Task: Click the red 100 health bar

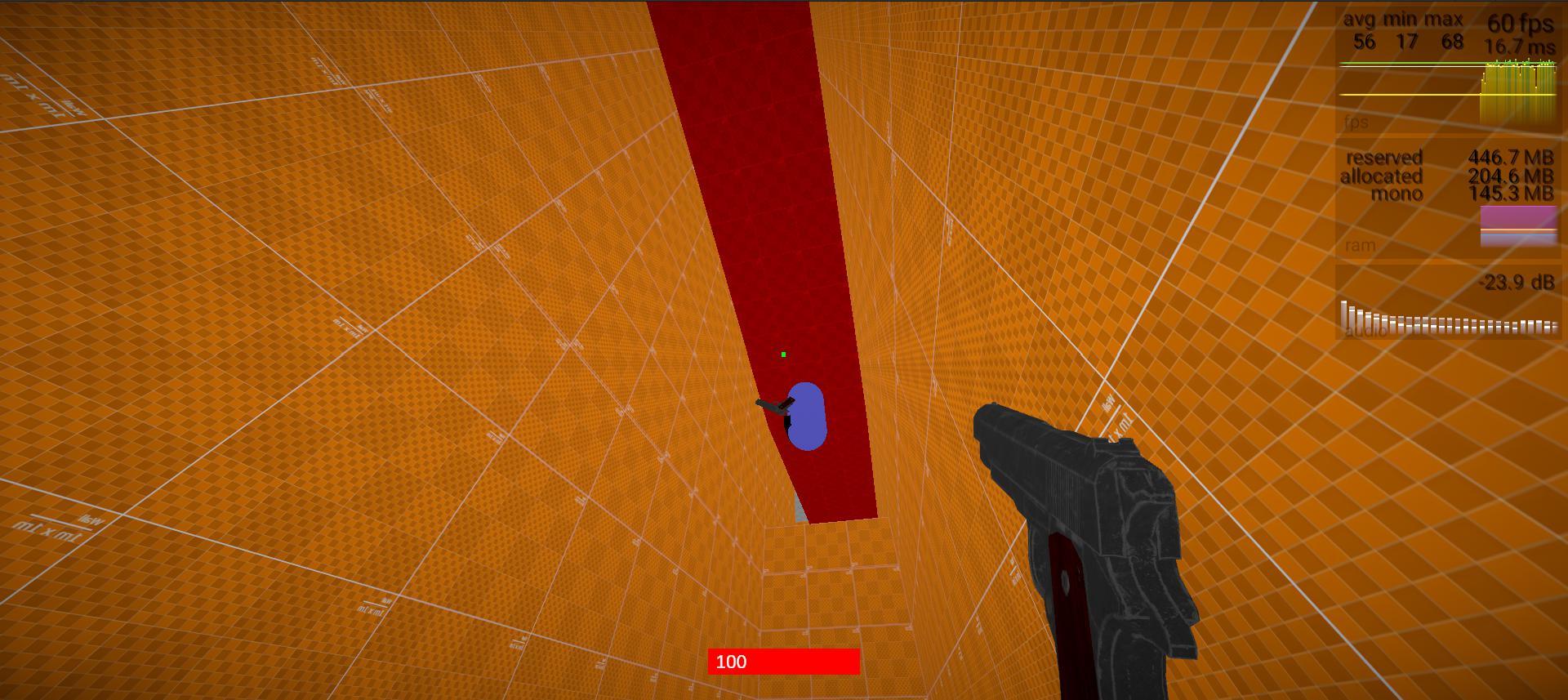Action: (784, 662)
